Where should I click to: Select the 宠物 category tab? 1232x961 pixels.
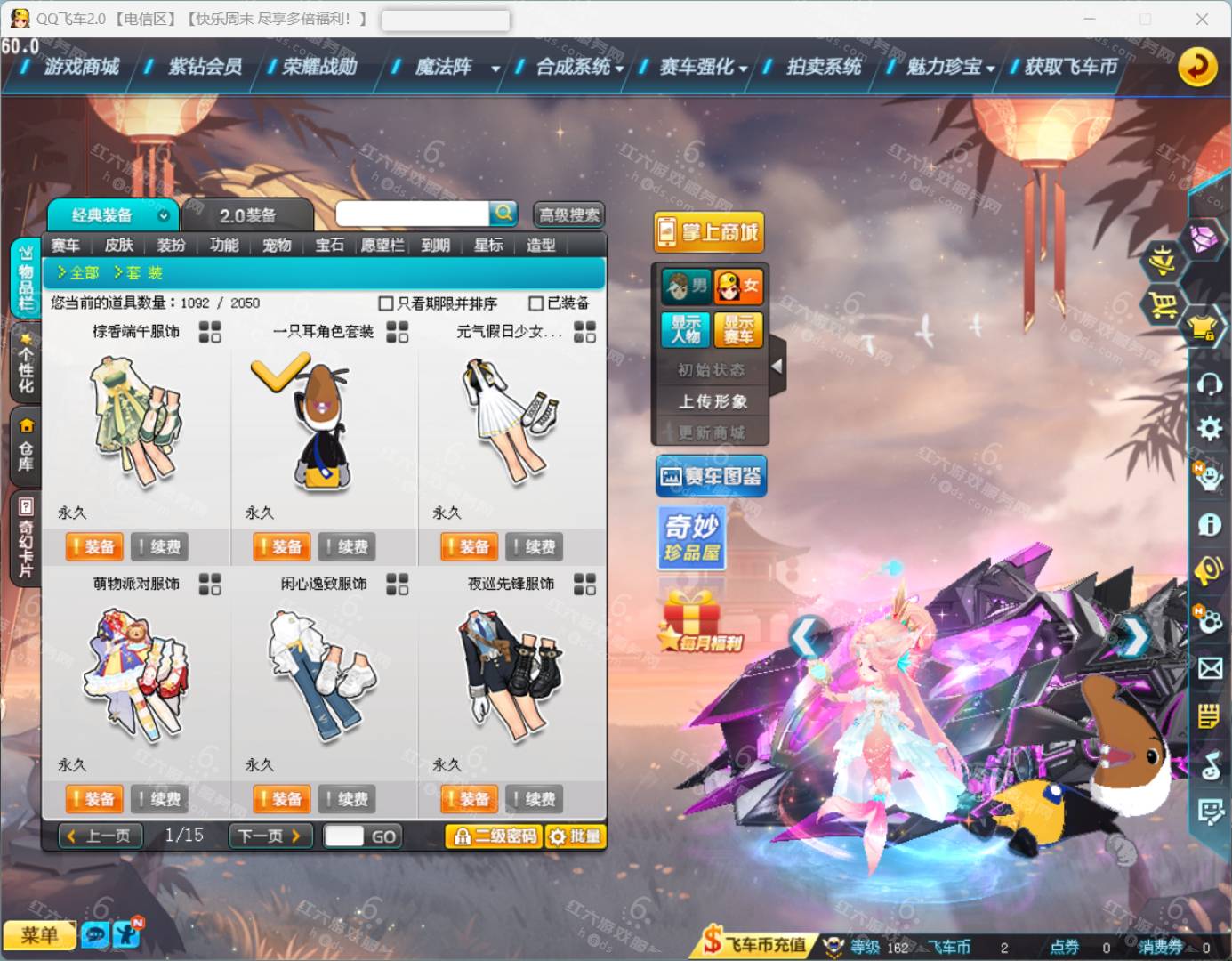click(x=277, y=246)
